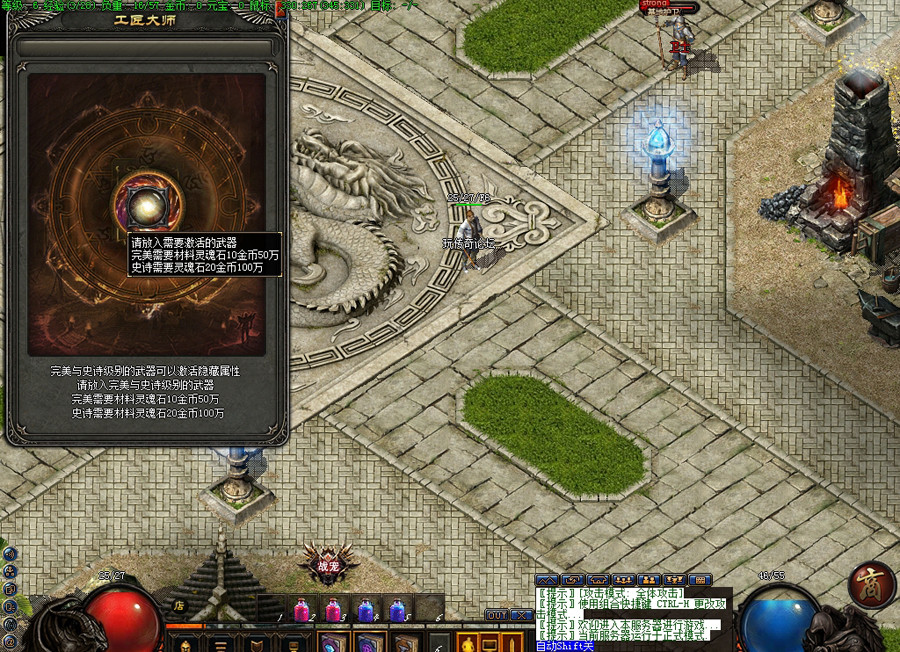Click the shield icon on the bottom bar
The image size is (900, 652).
click(x=257, y=642)
